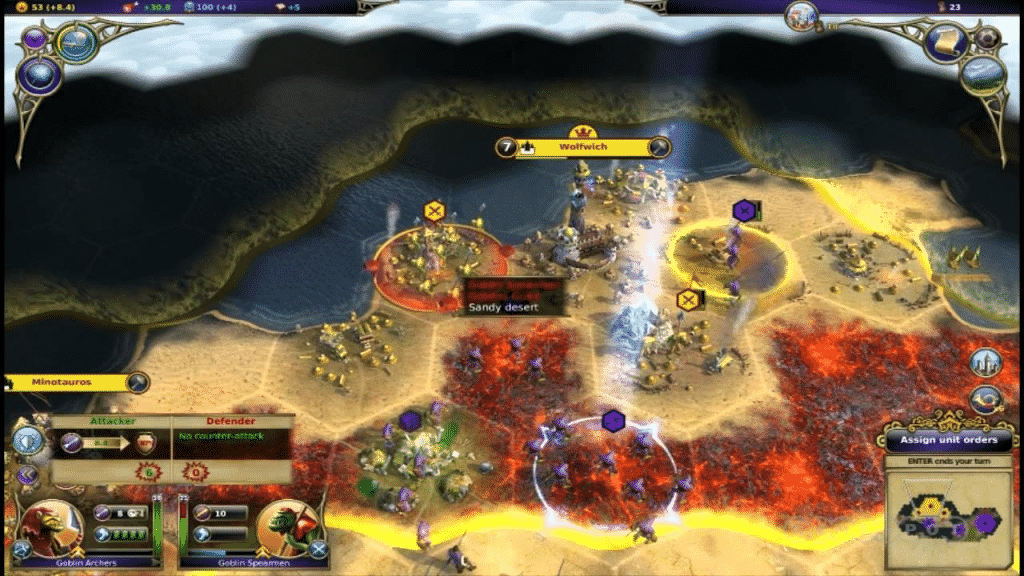
Task: Click the tower icon above unit orders
Action: coord(985,363)
